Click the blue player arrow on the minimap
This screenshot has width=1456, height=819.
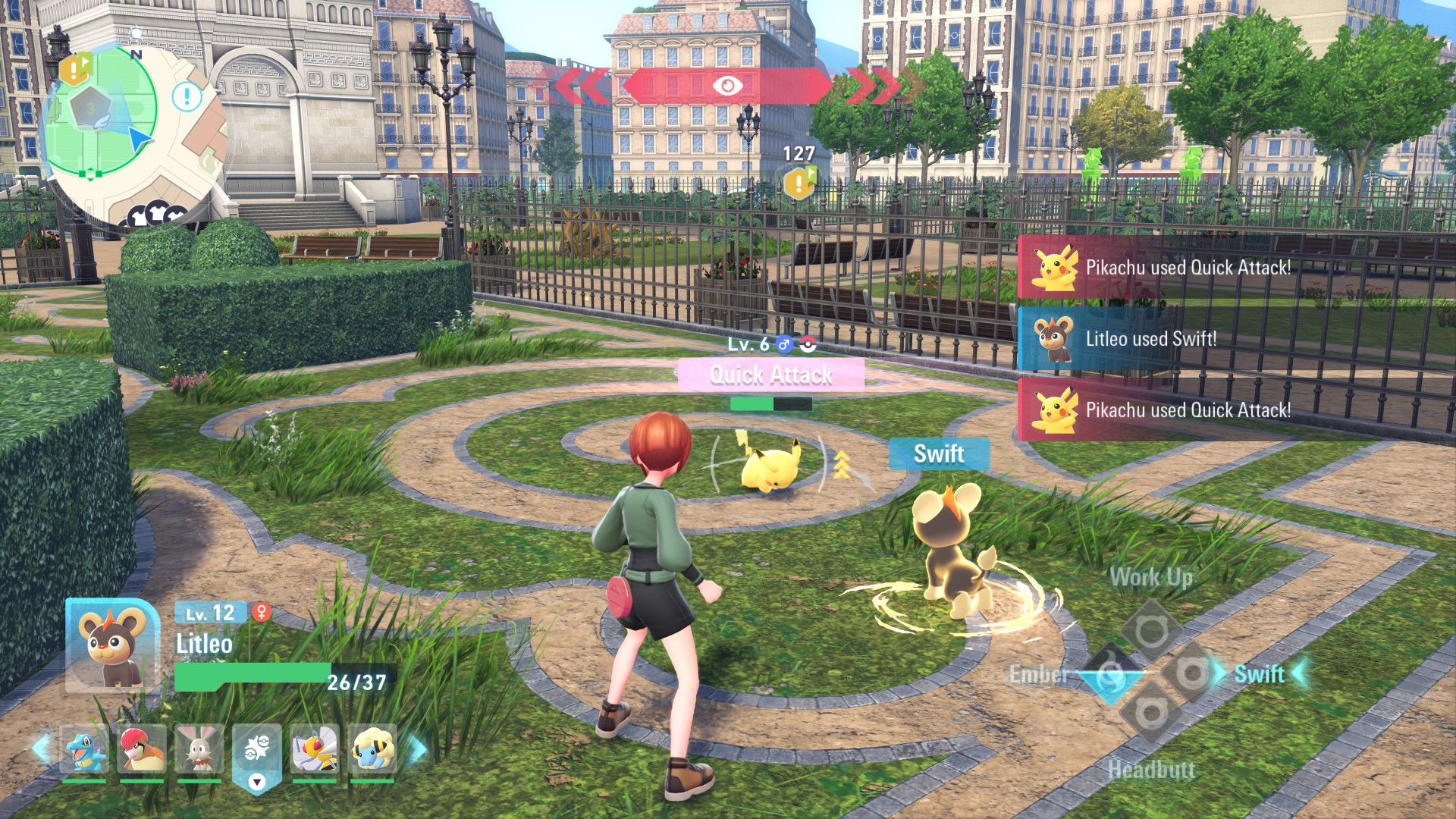pos(138,138)
